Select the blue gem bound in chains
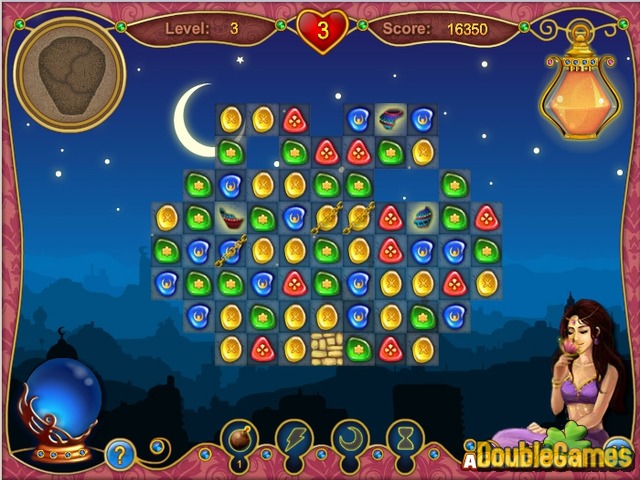Viewport: 640px width, 480px height. [x=230, y=250]
